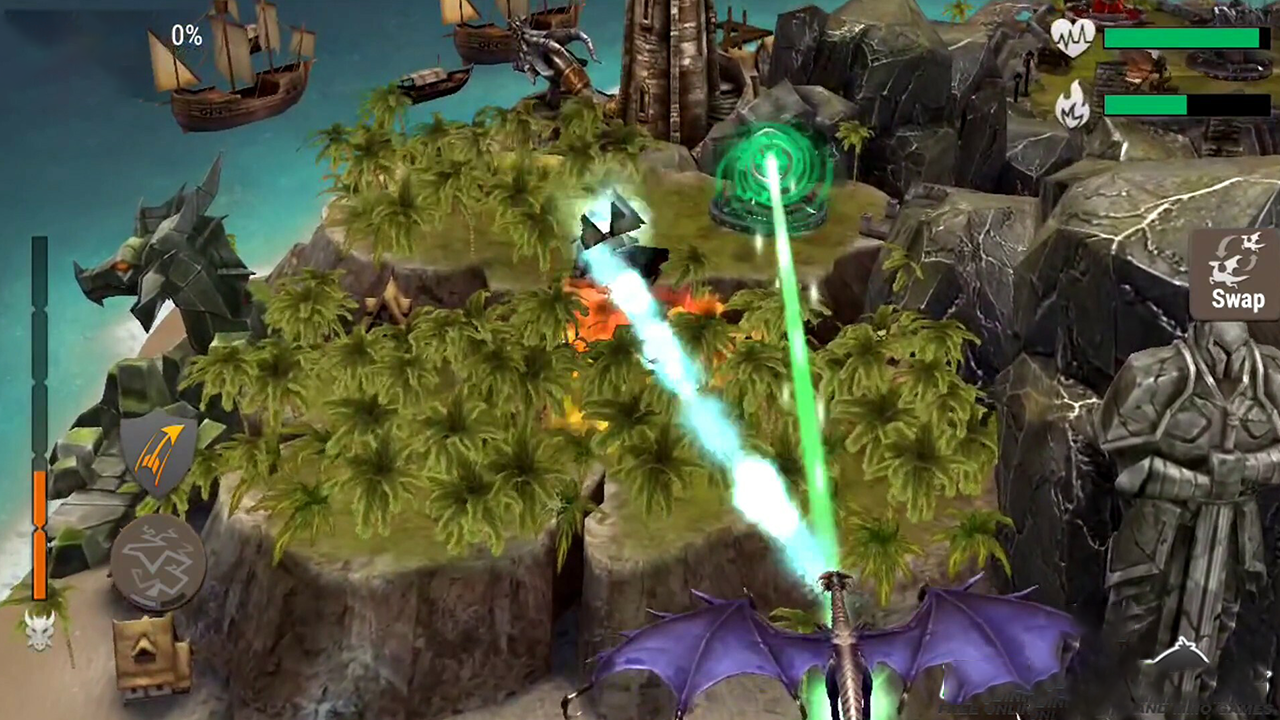This screenshot has height=720, width=1280.
Task: Activate the shield spell with orange arrow
Action: coord(158,450)
